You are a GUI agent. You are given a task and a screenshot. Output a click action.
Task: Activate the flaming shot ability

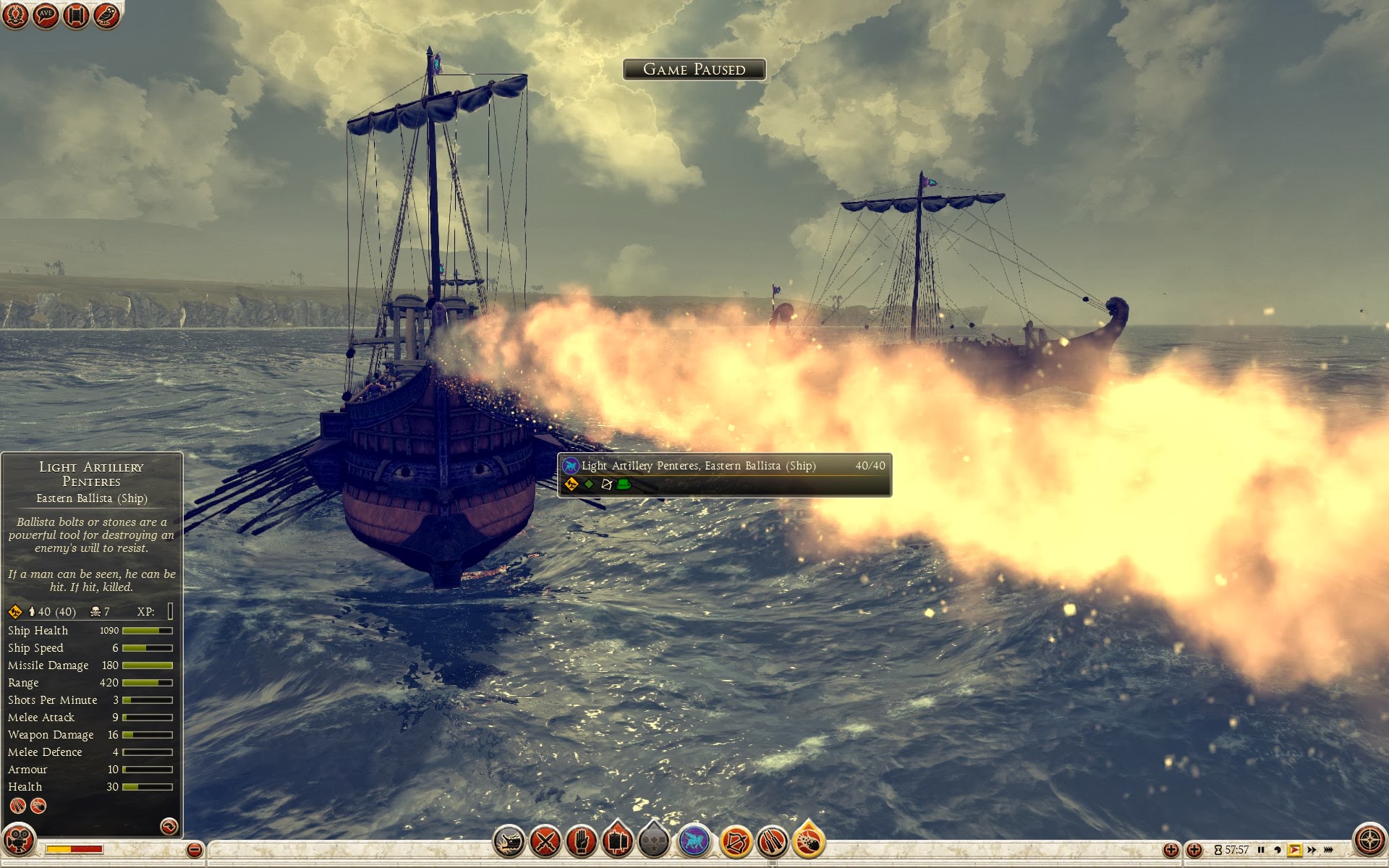click(x=809, y=842)
